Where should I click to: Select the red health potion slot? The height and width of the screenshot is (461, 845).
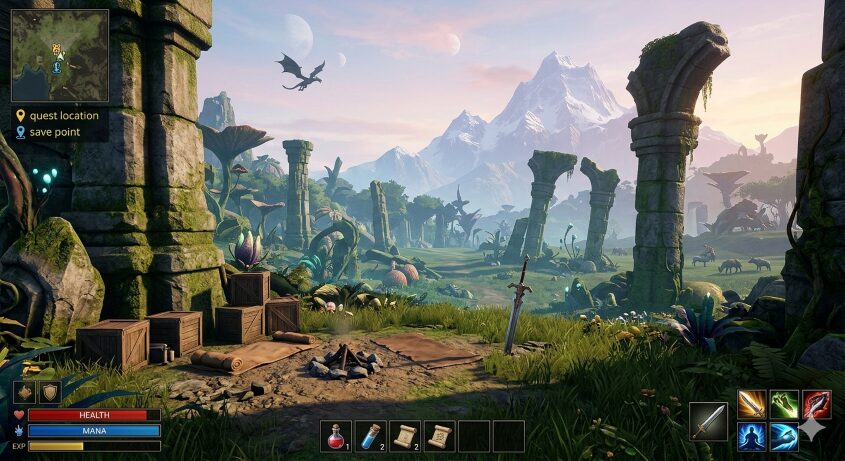[x=337, y=435]
